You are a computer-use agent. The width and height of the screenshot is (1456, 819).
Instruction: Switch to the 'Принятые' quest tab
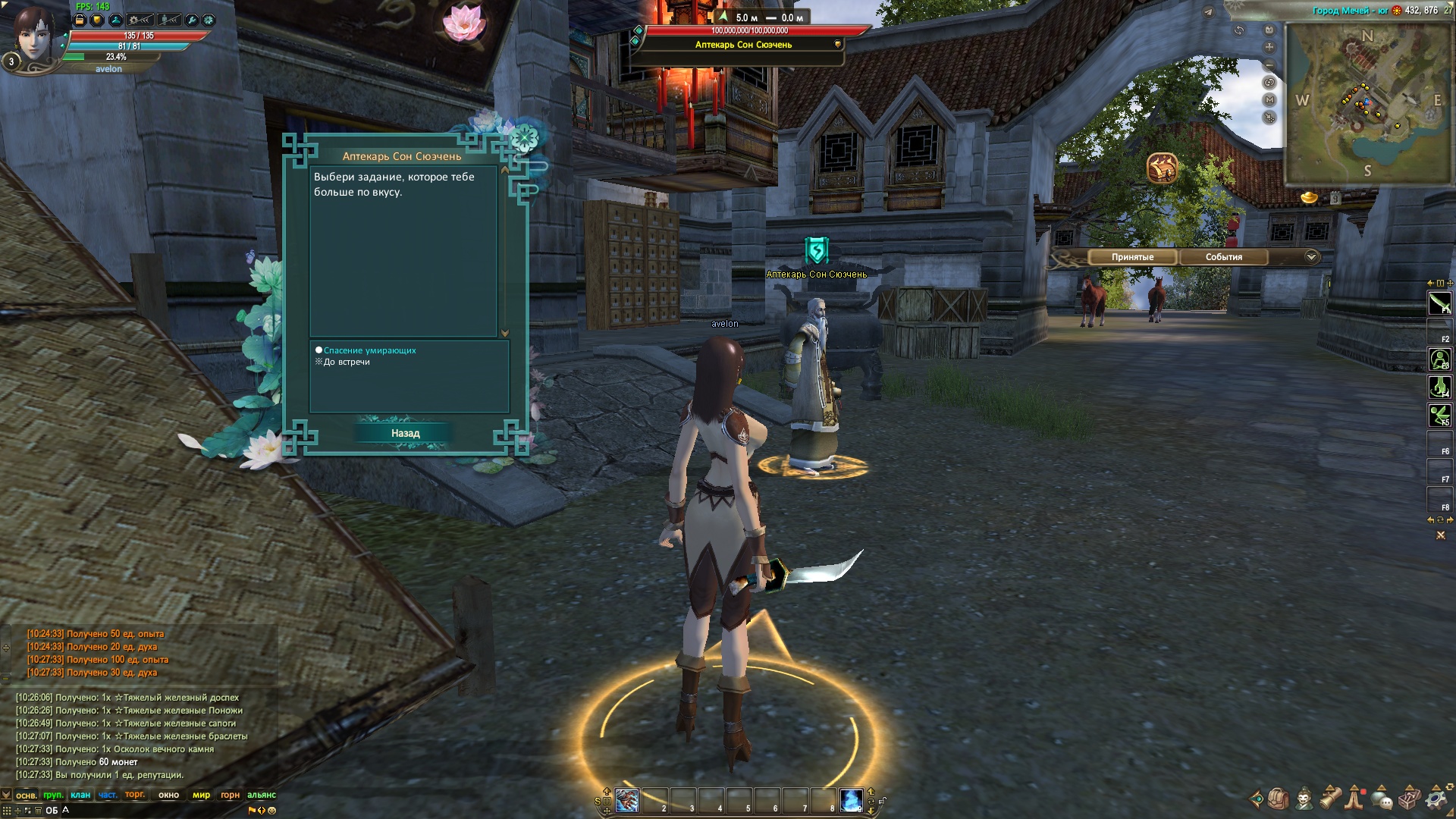point(1132,257)
